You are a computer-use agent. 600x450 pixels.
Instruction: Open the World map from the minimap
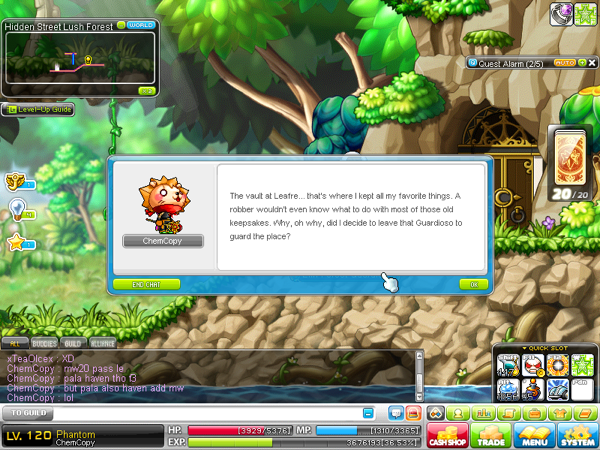click(x=135, y=25)
